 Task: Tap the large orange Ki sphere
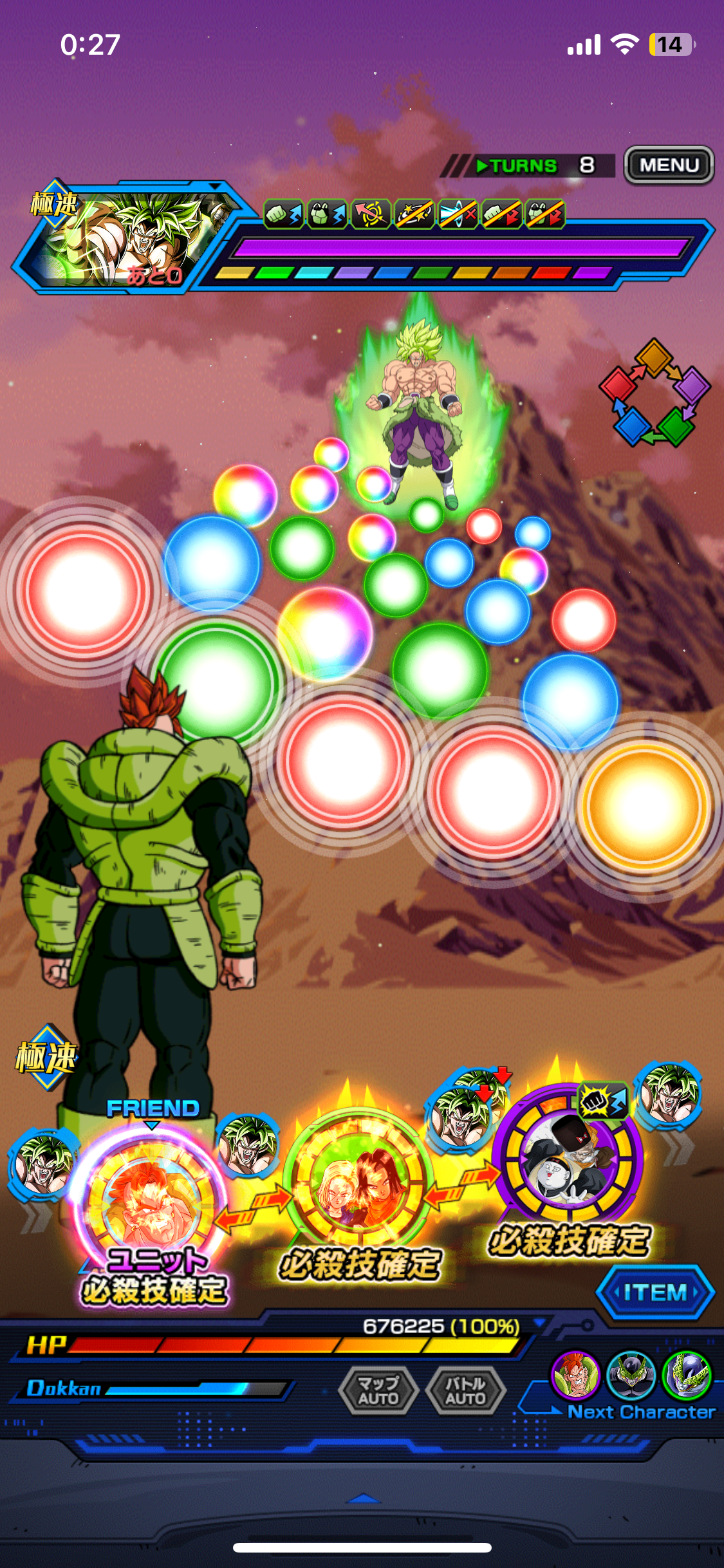(x=644, y=805)
